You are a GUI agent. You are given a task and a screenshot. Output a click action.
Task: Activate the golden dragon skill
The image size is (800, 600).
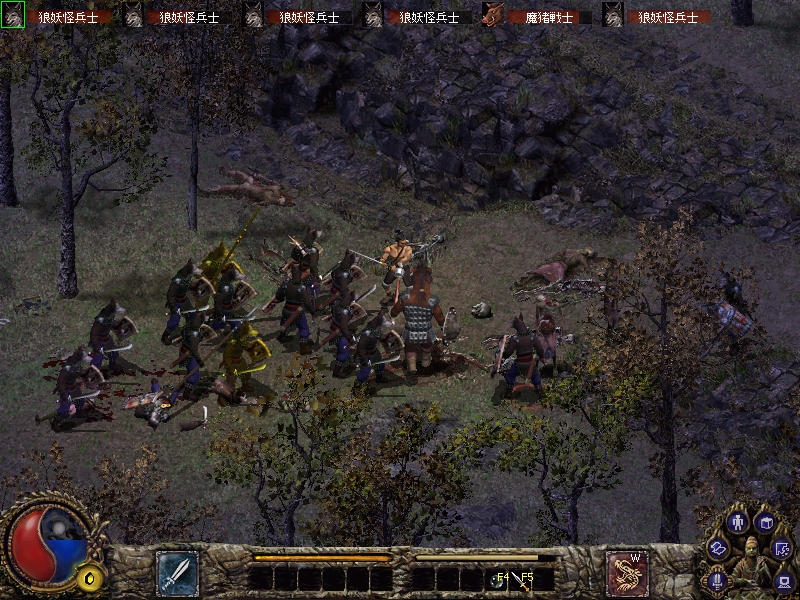click(627, 573)
